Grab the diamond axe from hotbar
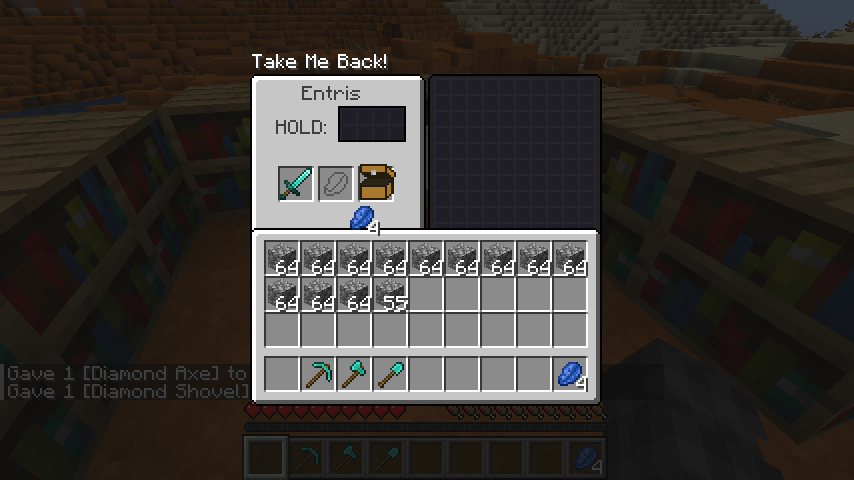 pos(354,374)
